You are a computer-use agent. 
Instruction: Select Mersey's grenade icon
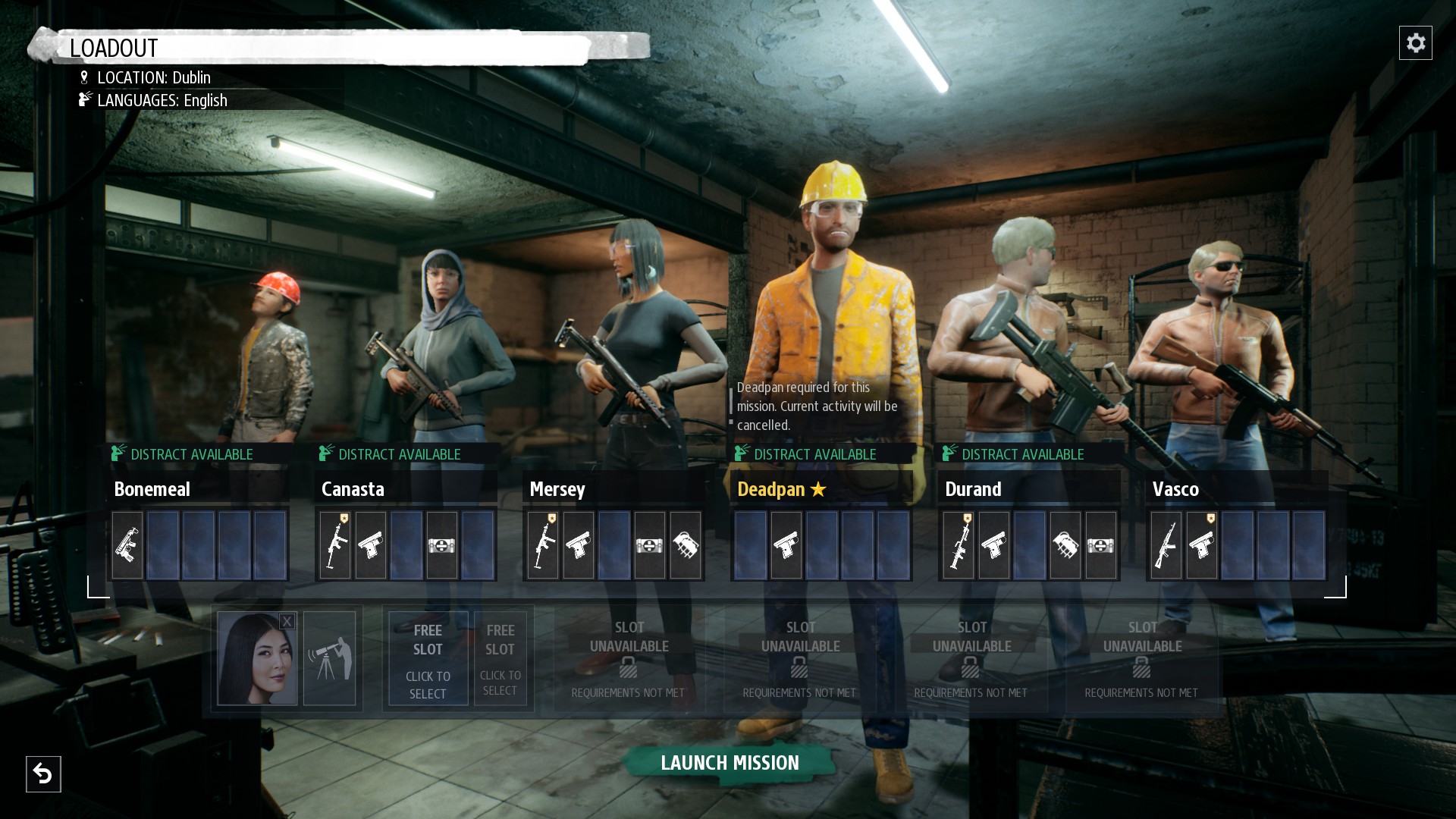point(686,544)
